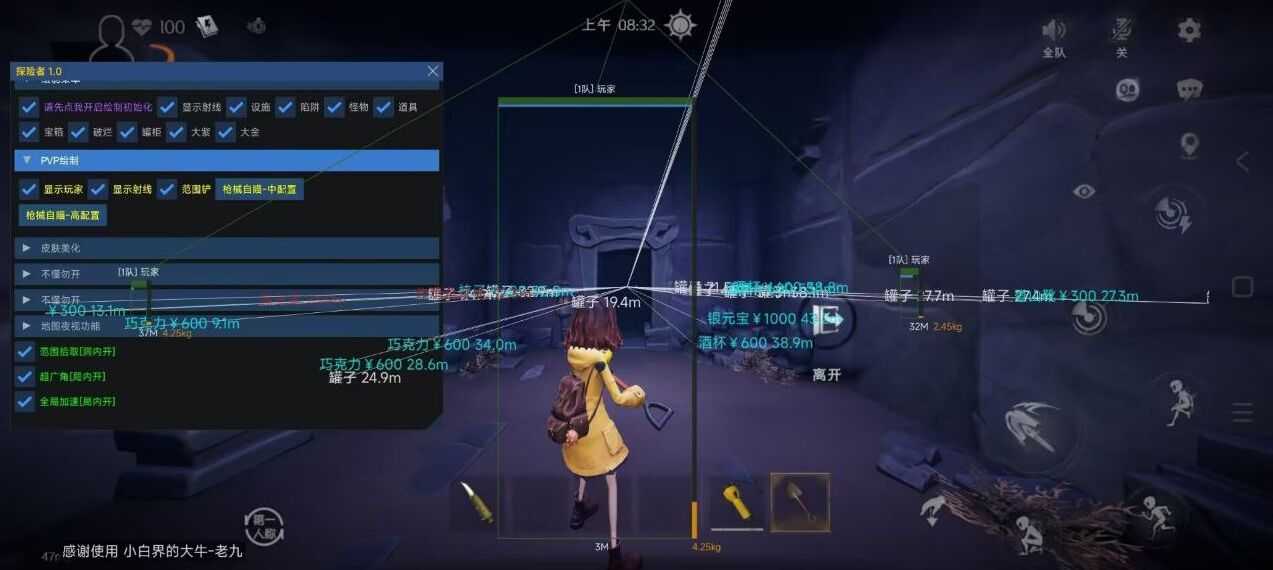The width and height of the screenshot is (1273, 570).
Task: Tap the 离开 exit door button
Action: [827, 322]
